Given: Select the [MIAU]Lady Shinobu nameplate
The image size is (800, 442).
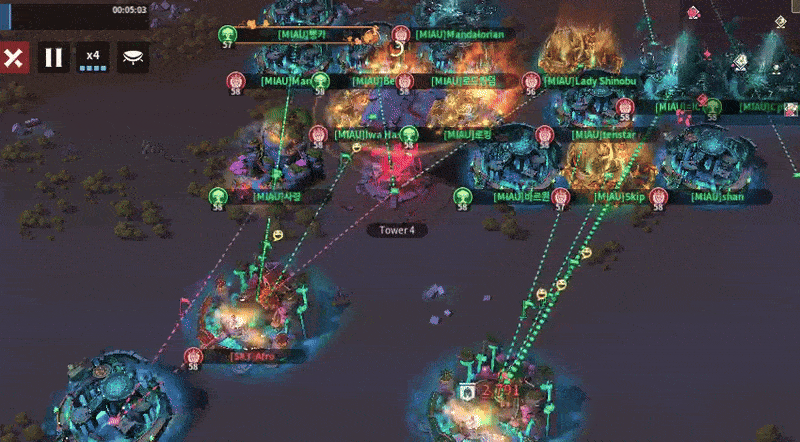Looking at the screenshot, I should [588, 80].
